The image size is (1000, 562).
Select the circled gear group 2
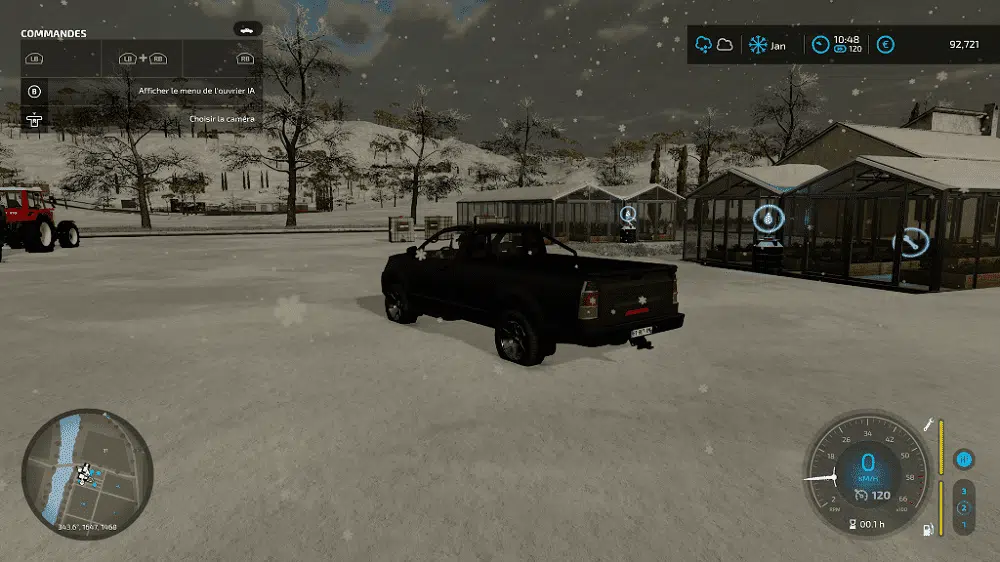pos(964,508)
